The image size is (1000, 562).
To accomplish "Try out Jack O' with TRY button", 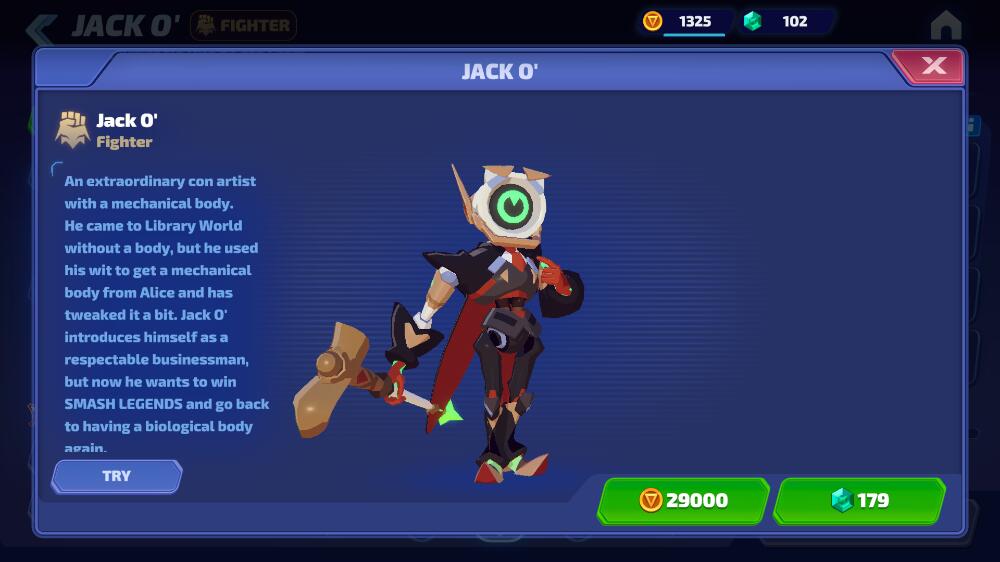I will point(117,476).
